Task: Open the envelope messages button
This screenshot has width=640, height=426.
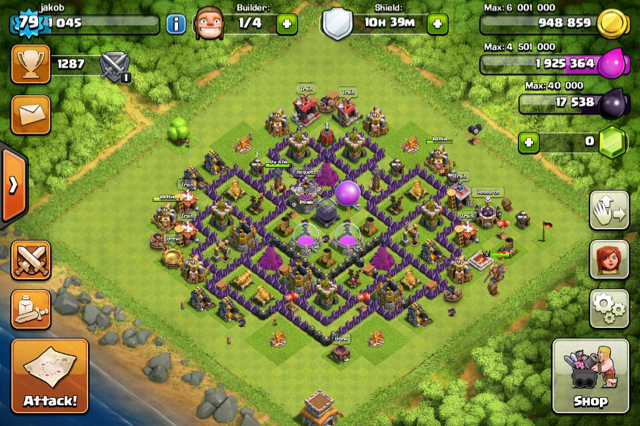Action: [x=30, y=114]
